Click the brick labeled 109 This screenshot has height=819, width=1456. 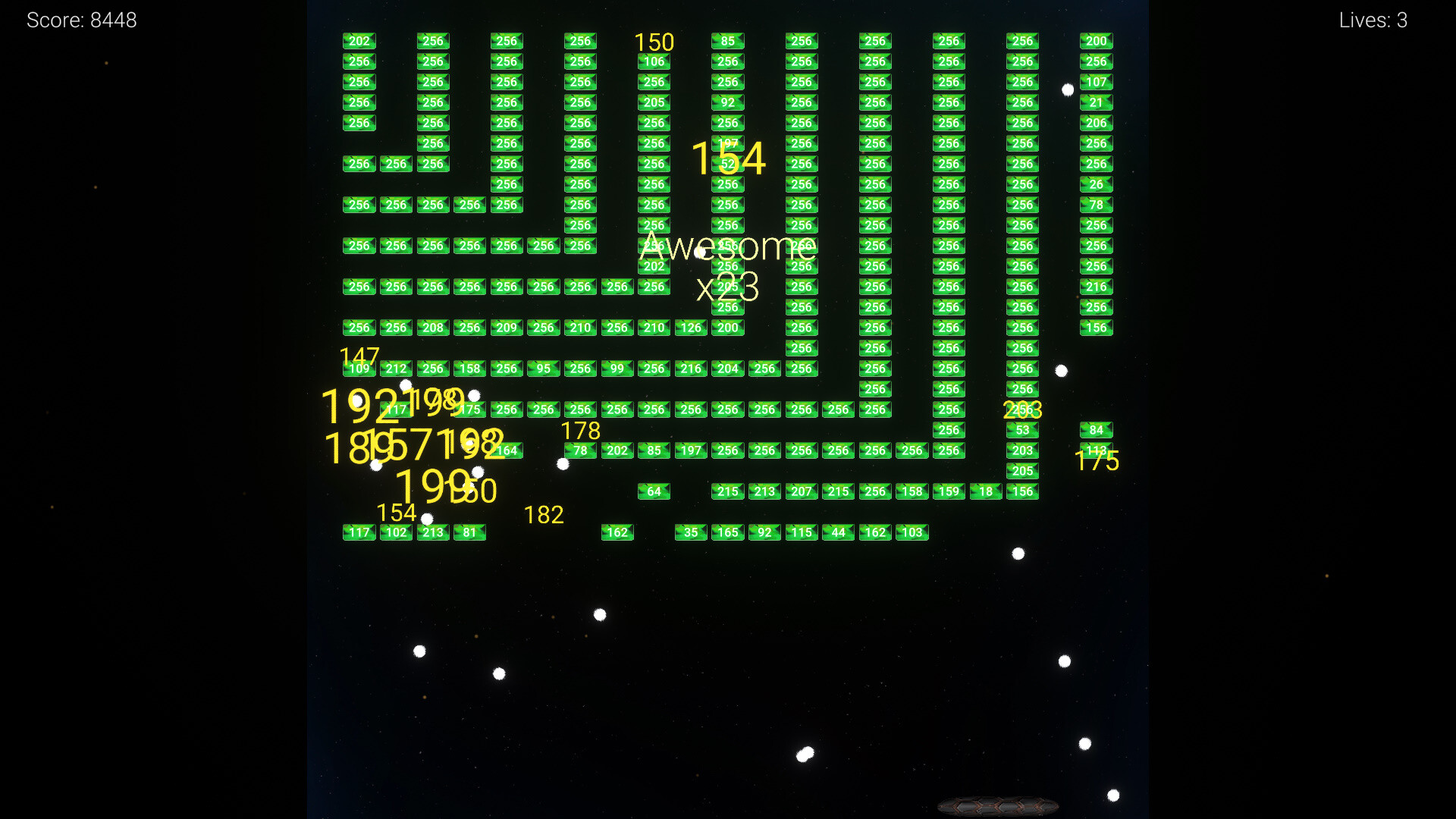pyautogui.click(x=359, y=369)
